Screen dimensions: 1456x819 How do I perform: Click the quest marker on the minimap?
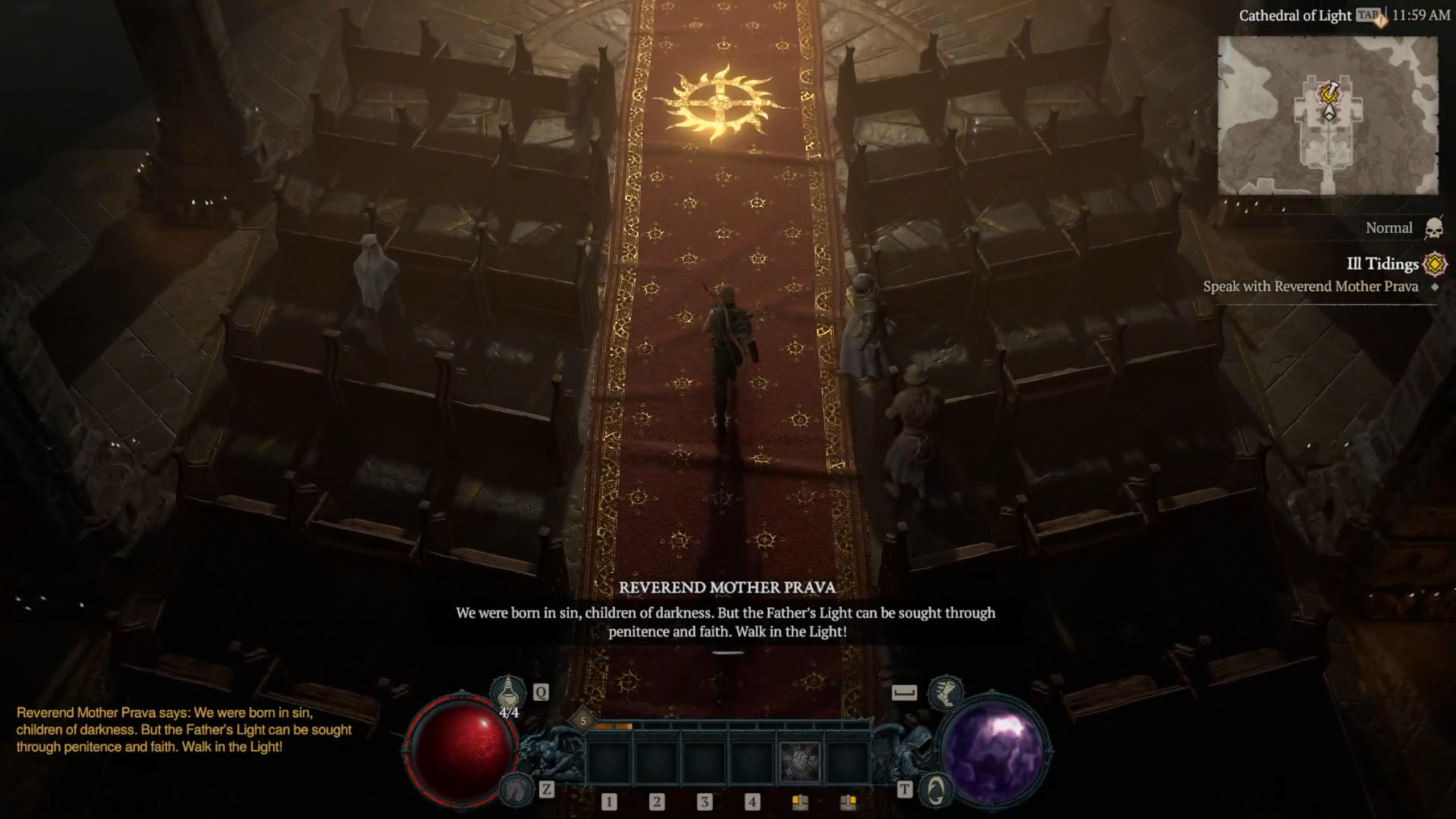coord(1329,94)
